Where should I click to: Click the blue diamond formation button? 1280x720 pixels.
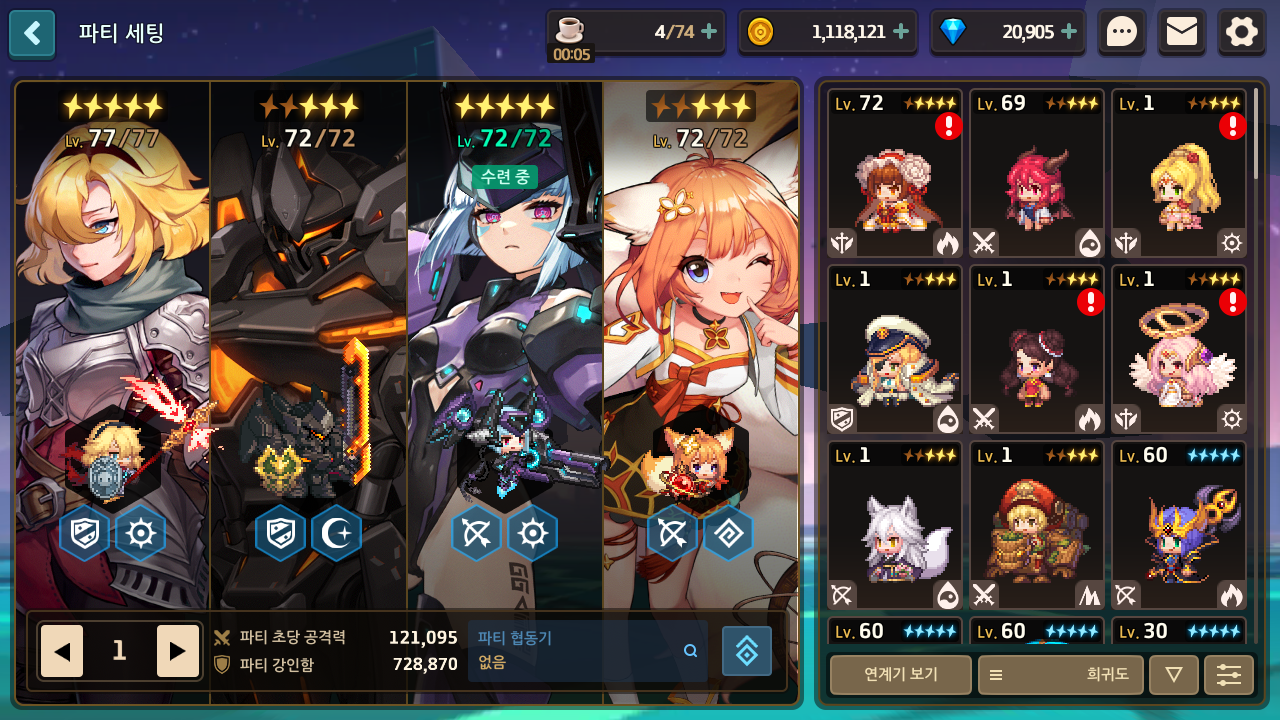pos(747,651)
